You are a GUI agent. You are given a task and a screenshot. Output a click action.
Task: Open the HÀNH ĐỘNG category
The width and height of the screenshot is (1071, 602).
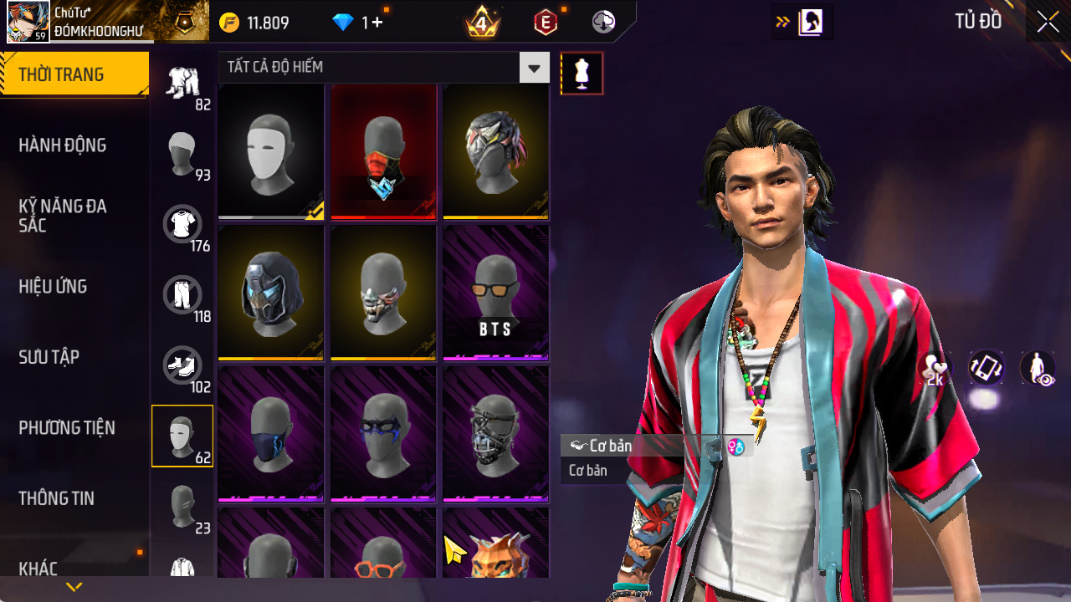tap(62, 145)
